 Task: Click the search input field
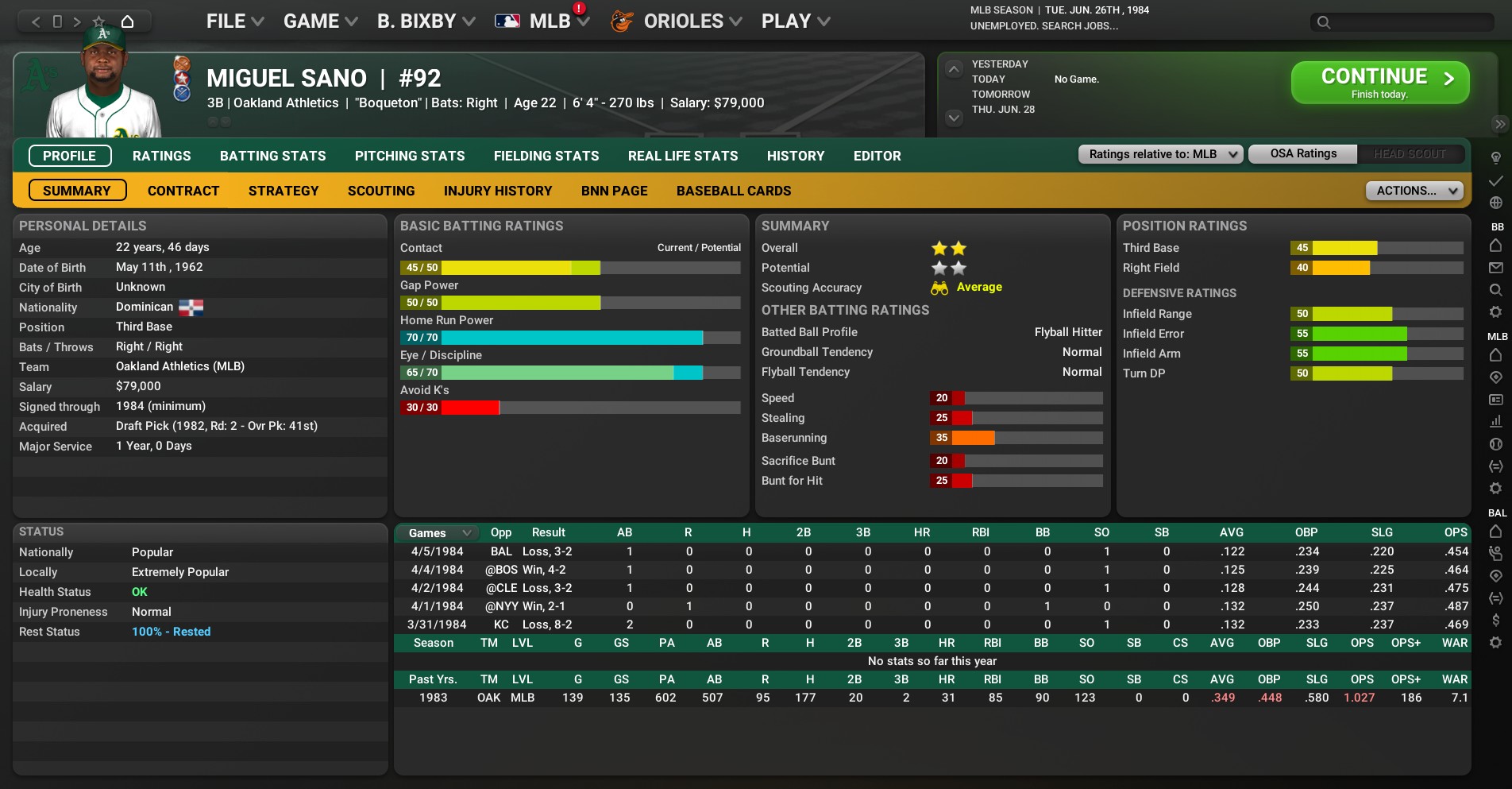pyautogui.click(x=1410, y=22)
